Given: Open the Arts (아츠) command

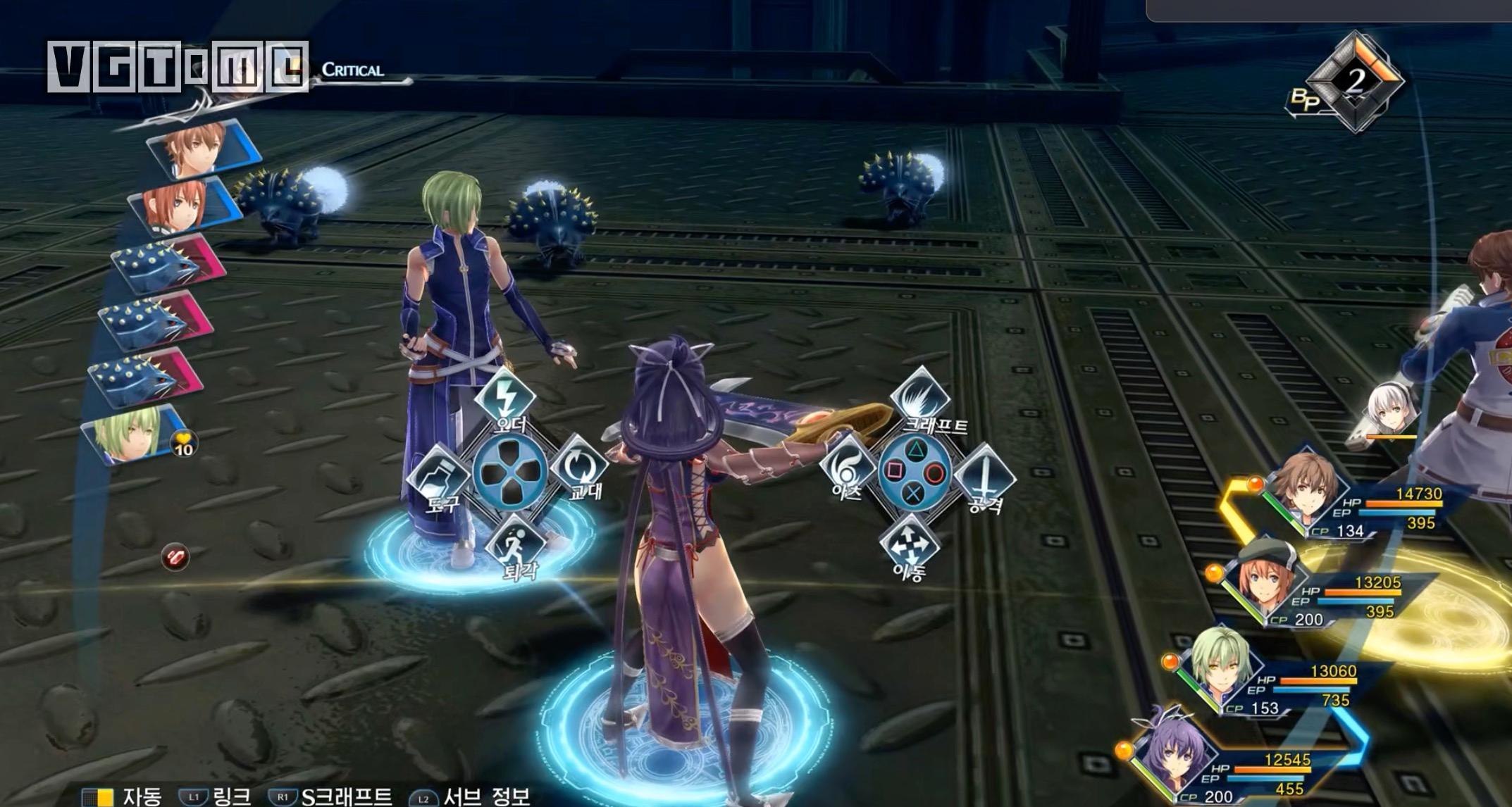Looking at the screenshot, I should [846, 467].
